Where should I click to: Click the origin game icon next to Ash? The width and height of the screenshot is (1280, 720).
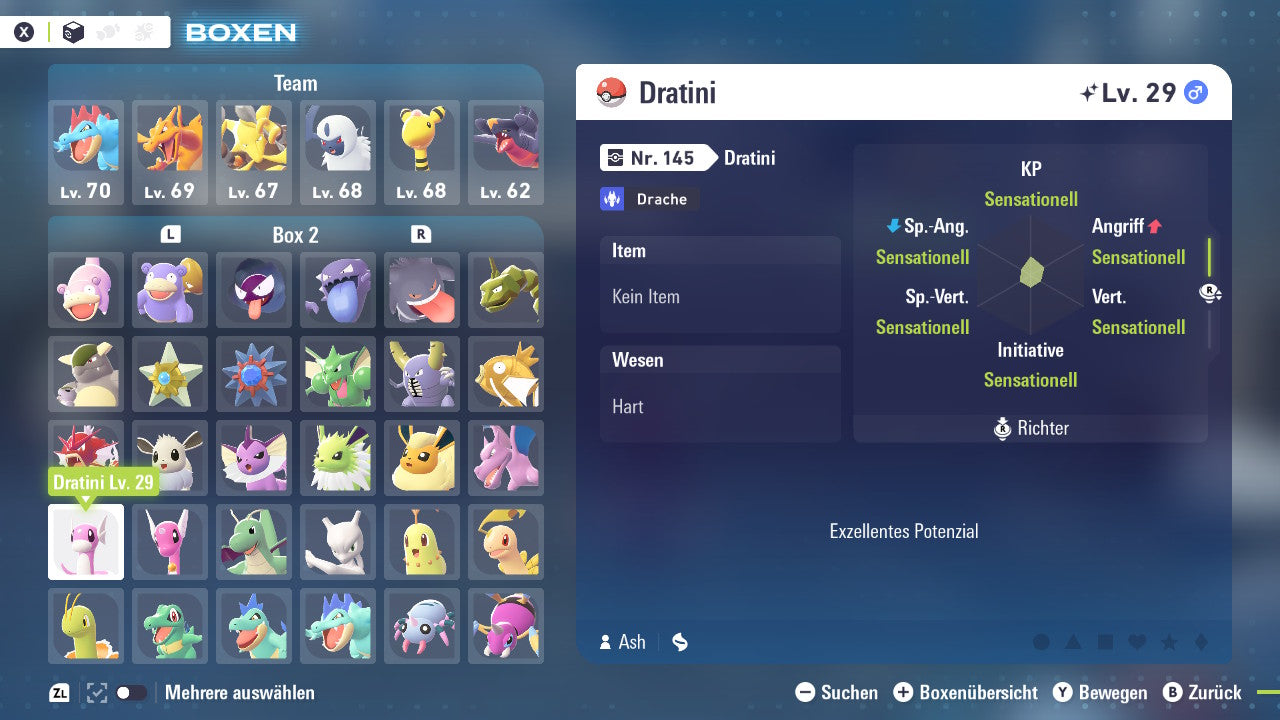click(x=679, y=642)
